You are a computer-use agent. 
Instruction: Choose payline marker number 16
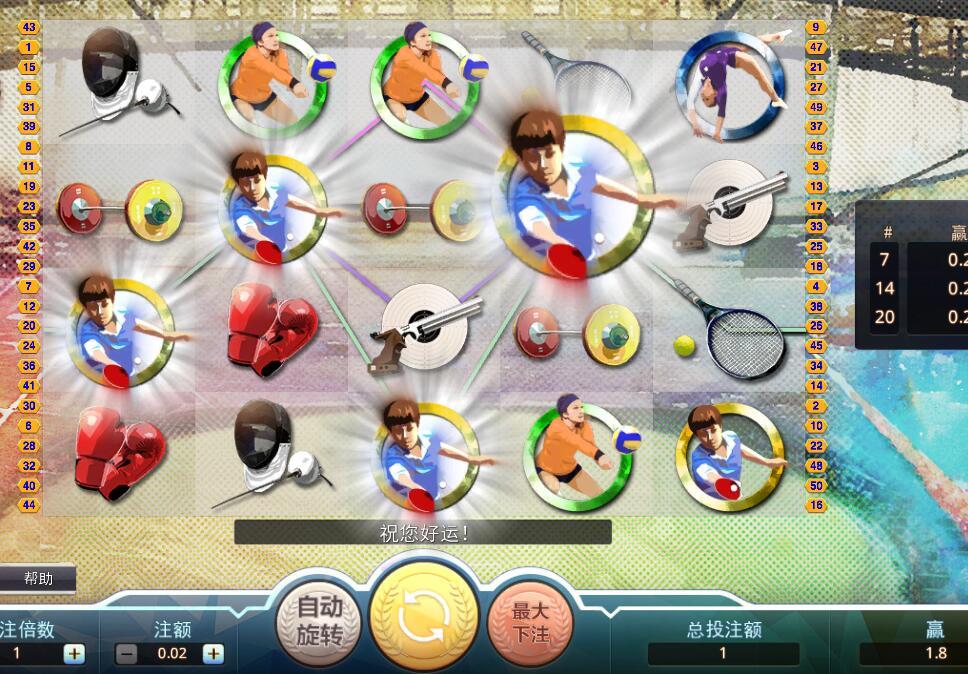point(817,505)
